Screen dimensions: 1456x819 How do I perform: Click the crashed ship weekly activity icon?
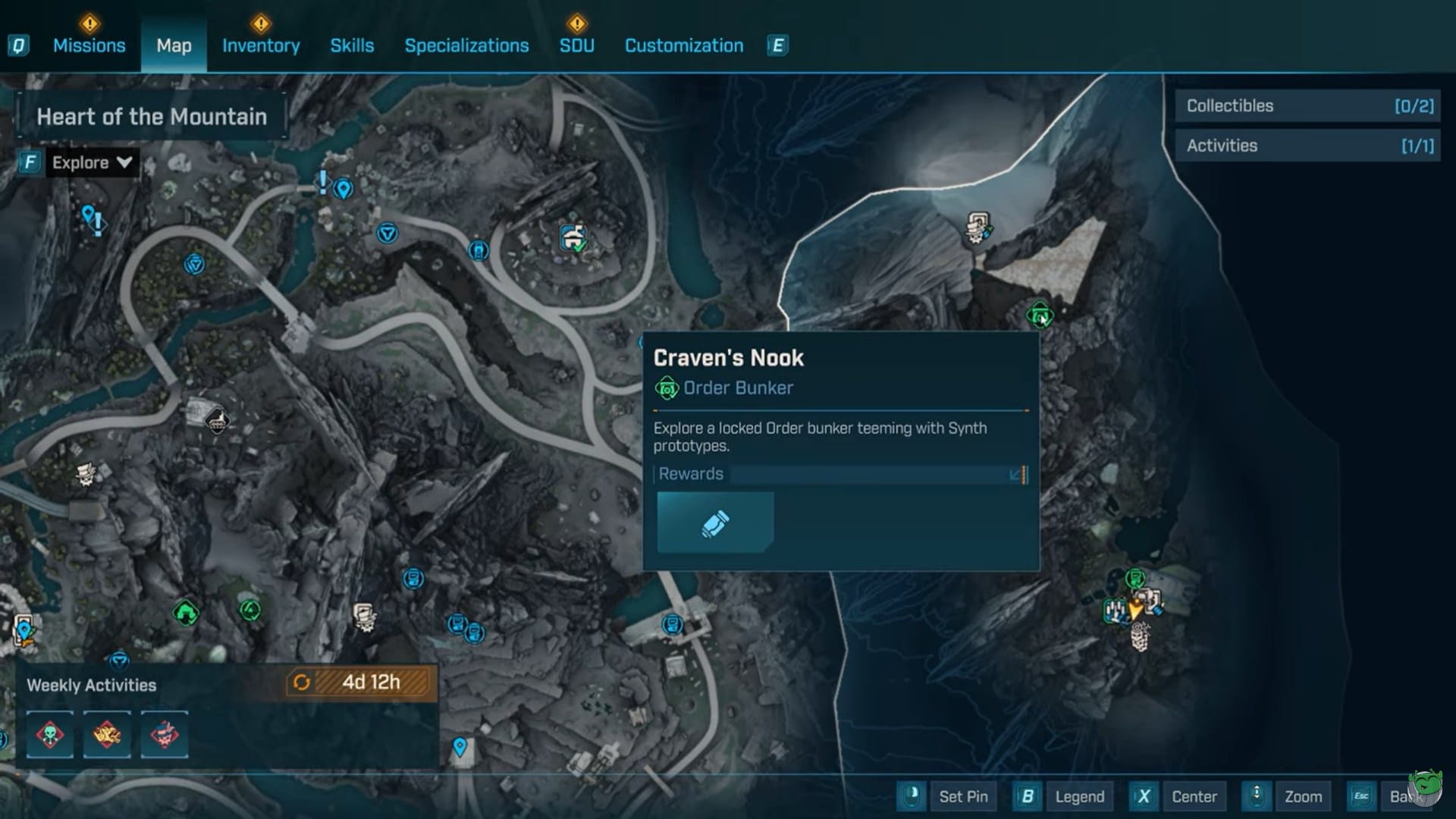coord(107,735)
